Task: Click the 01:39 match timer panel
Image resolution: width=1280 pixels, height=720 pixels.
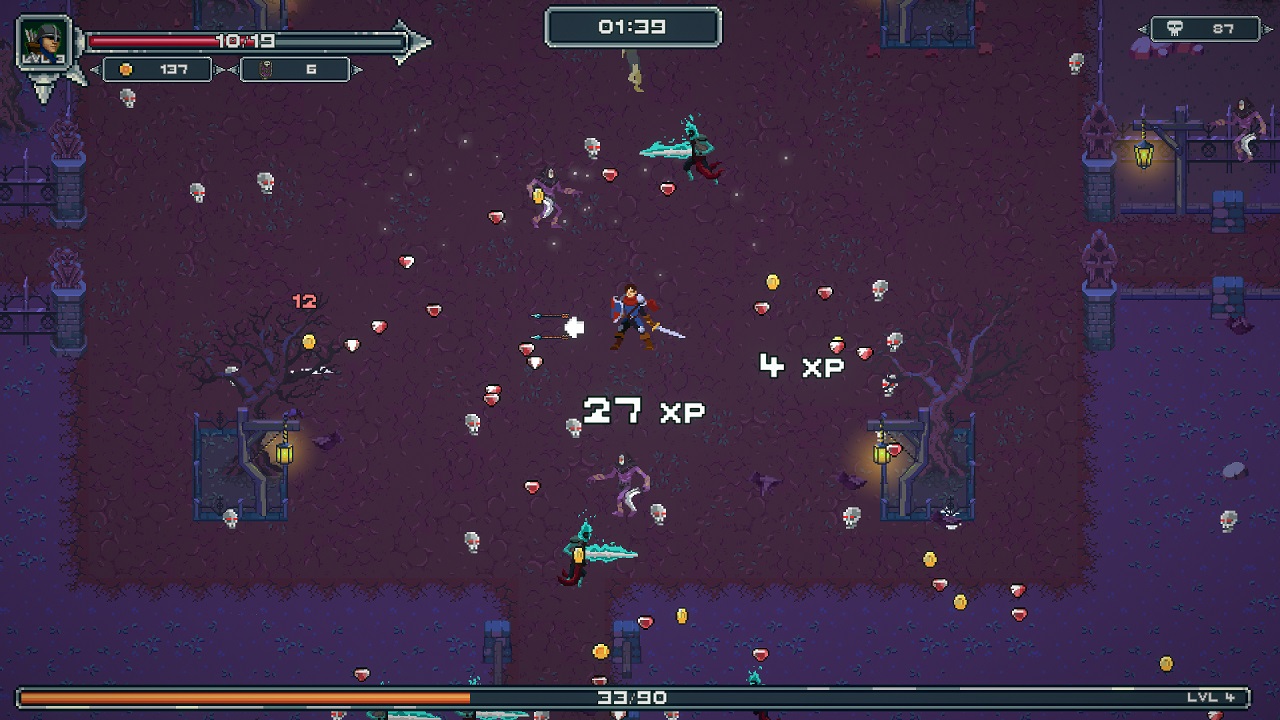Action: (634, 28)
